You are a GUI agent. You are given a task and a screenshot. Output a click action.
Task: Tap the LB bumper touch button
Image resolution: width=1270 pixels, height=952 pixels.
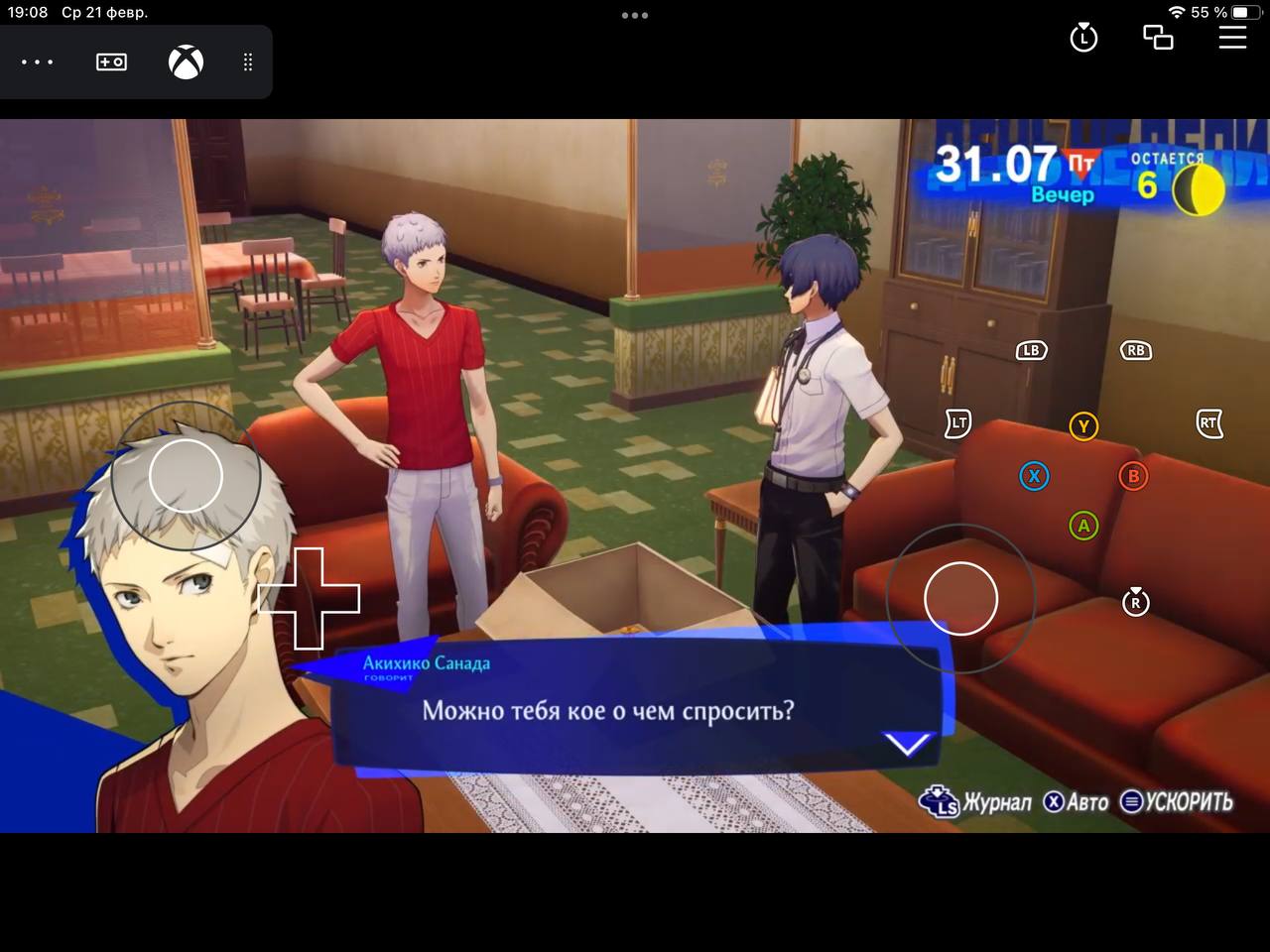point(1031,350)
